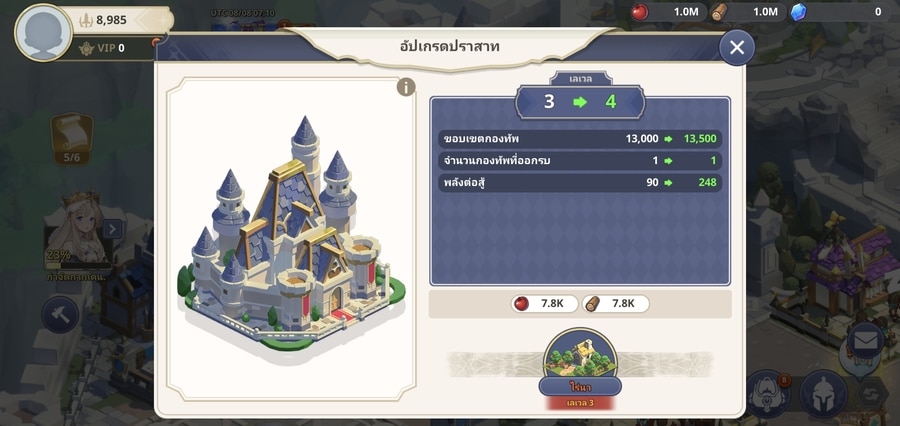The width and height of the screenshot is (900, 426).
Task: Open the build hammer menu
Action: [x=60, y=314]
